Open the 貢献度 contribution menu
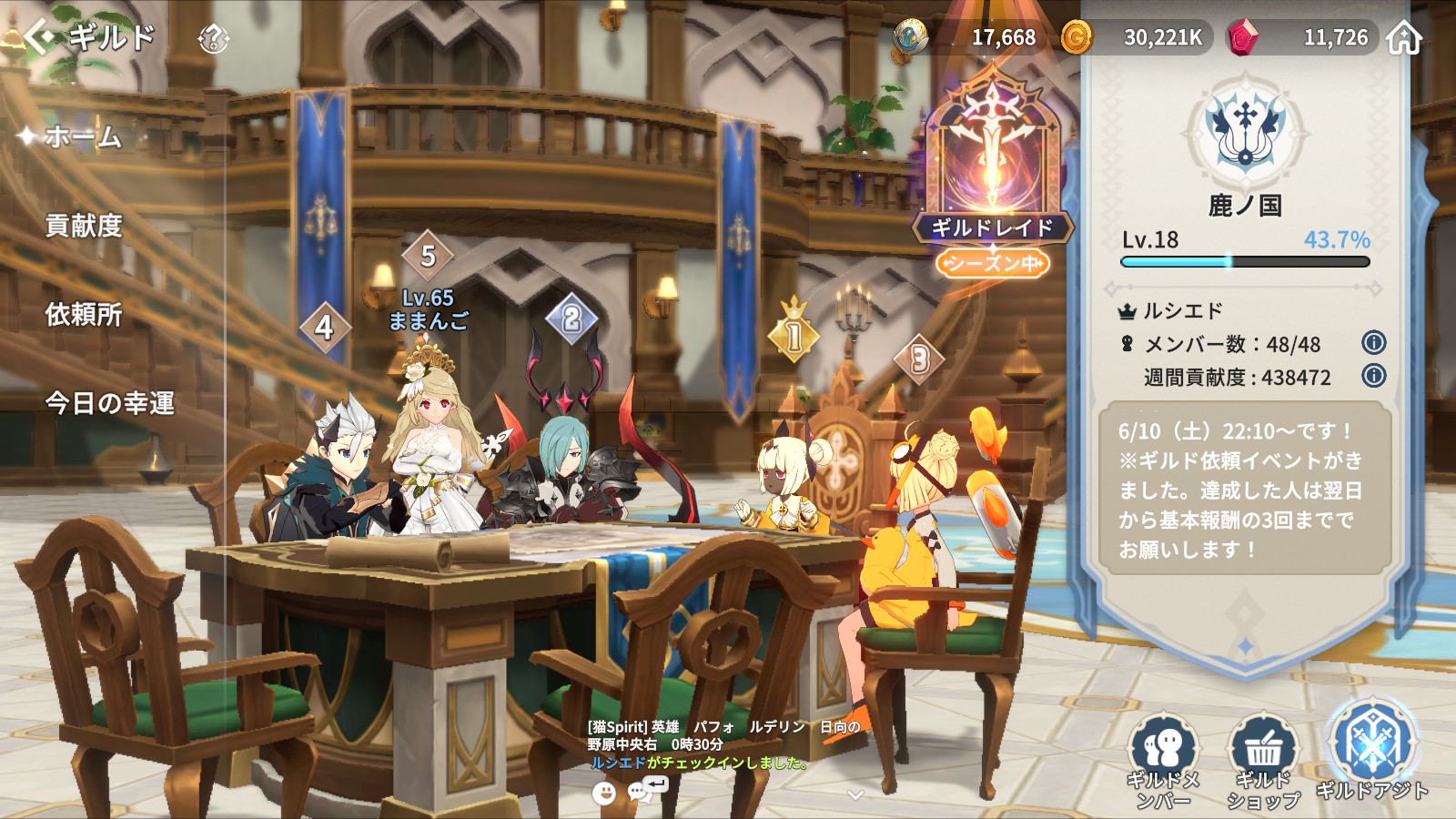This screenshot has height=819, width=1456. pyautogui.click(x=84, y=226)
